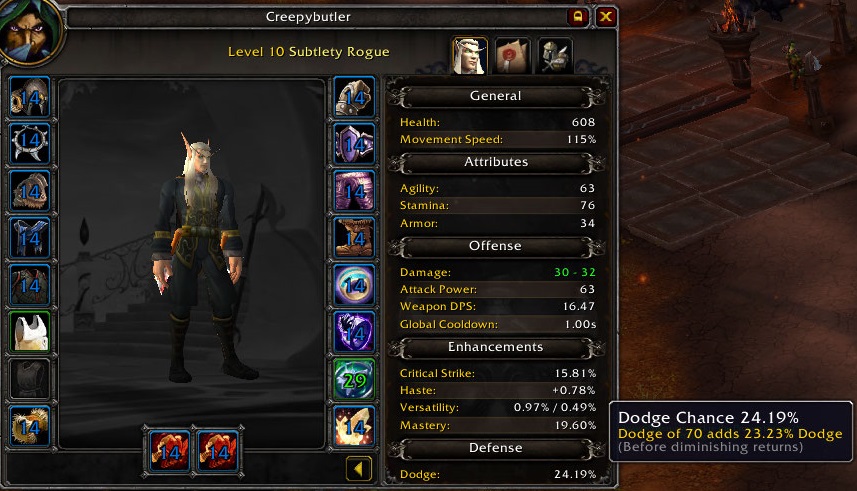Choose the leg armor slot
Viewport: 857px width, 491px height.
[x=354, y=190]
